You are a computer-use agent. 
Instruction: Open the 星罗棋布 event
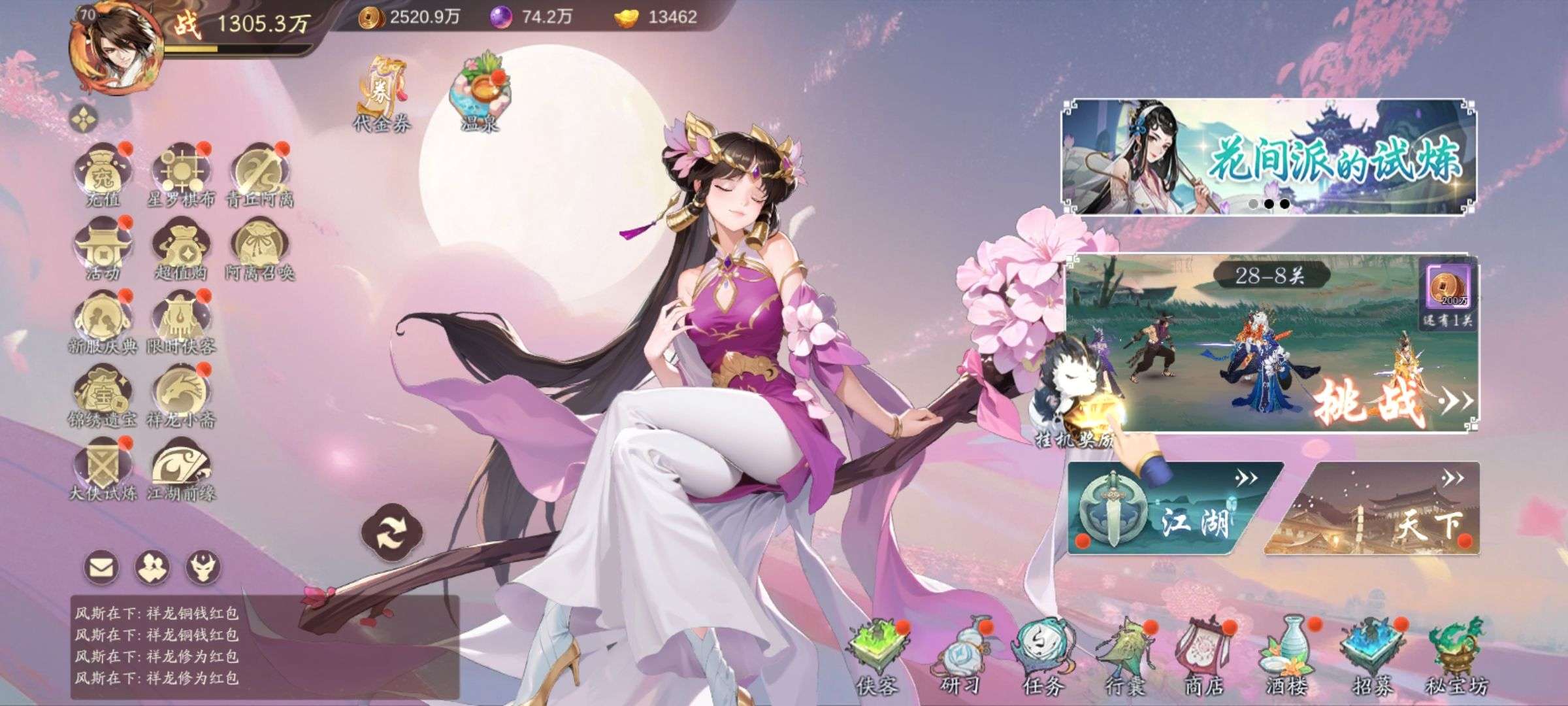[x=181, y=173]
